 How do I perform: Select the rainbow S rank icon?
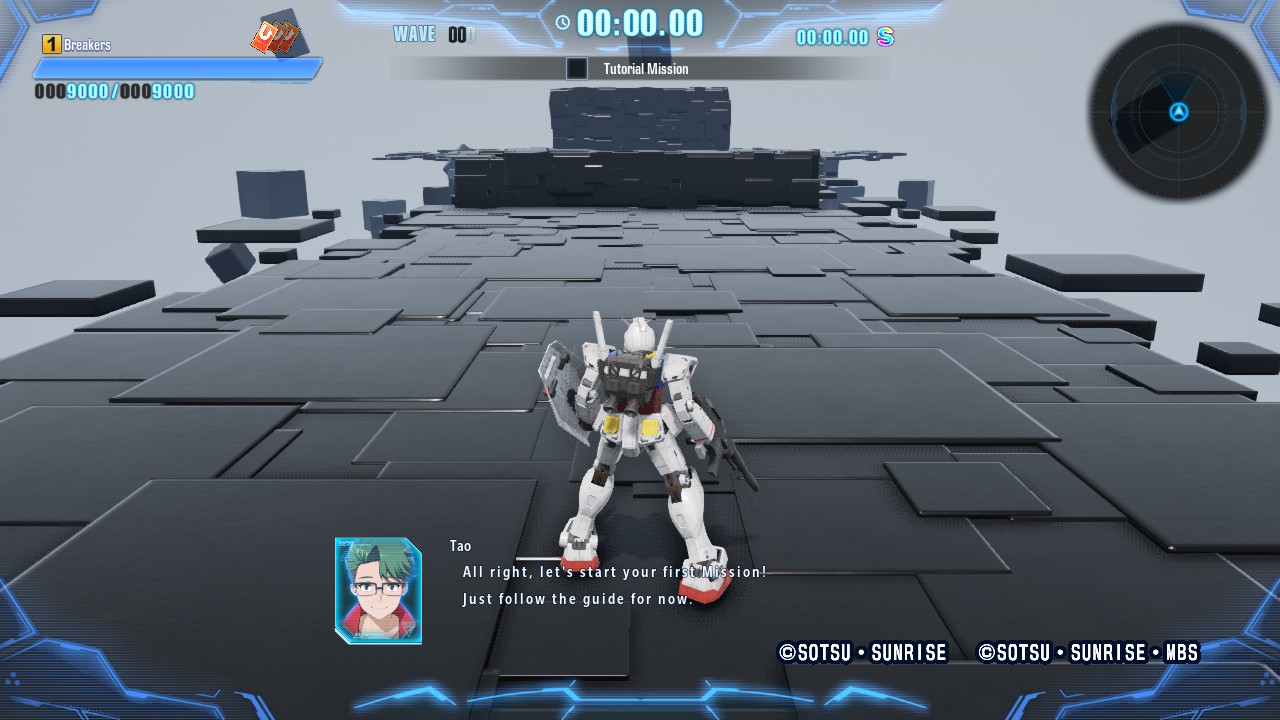[x=885, y=37]
